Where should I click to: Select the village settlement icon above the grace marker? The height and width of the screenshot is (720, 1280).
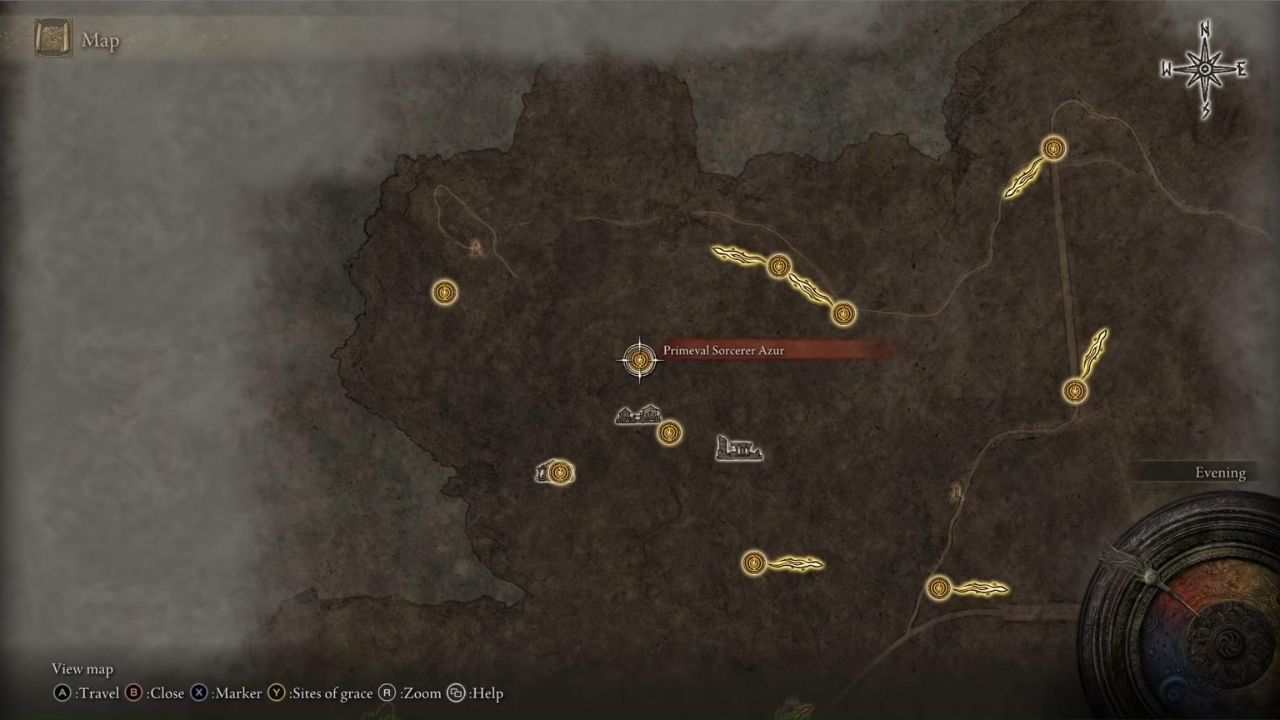[638, 415]
